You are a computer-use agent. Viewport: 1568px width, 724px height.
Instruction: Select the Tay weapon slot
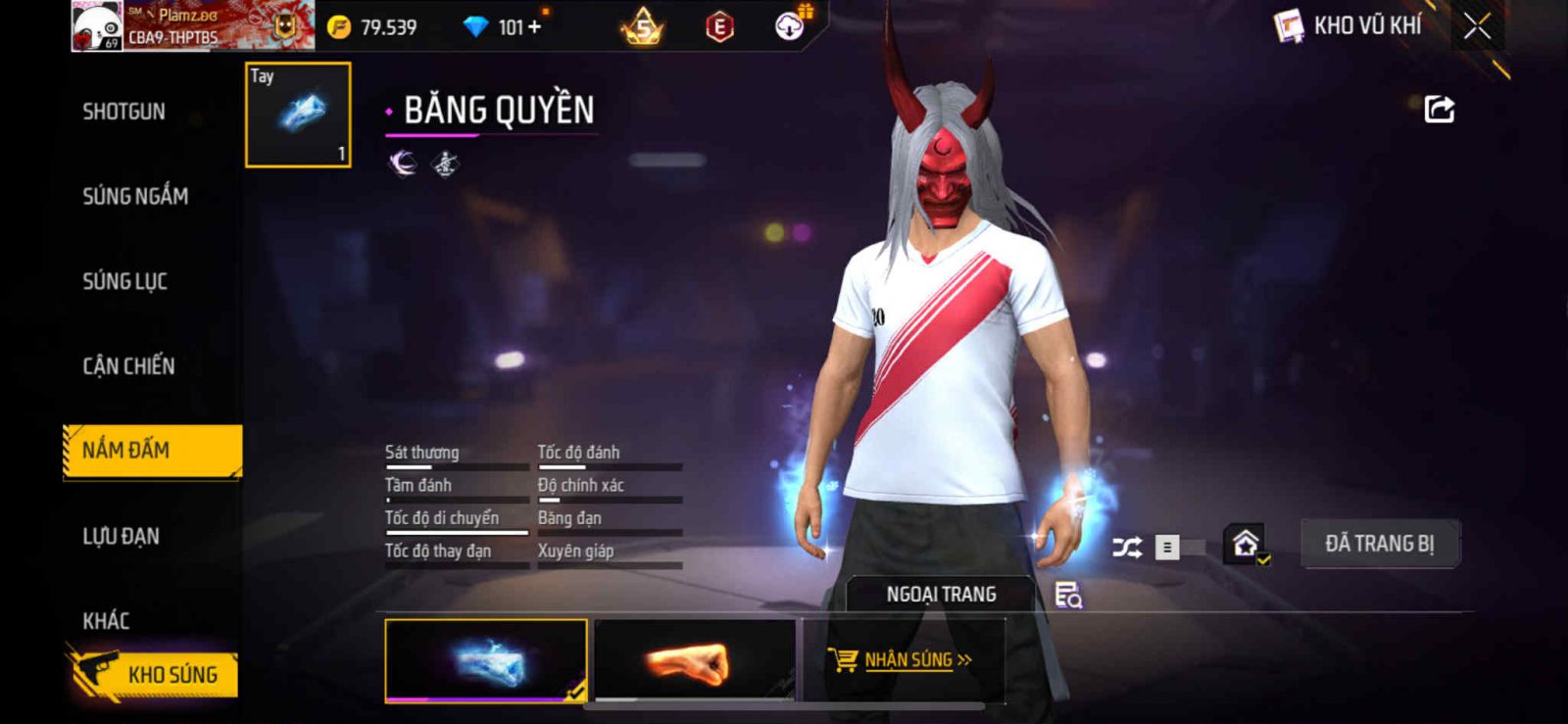click(298, 115)
